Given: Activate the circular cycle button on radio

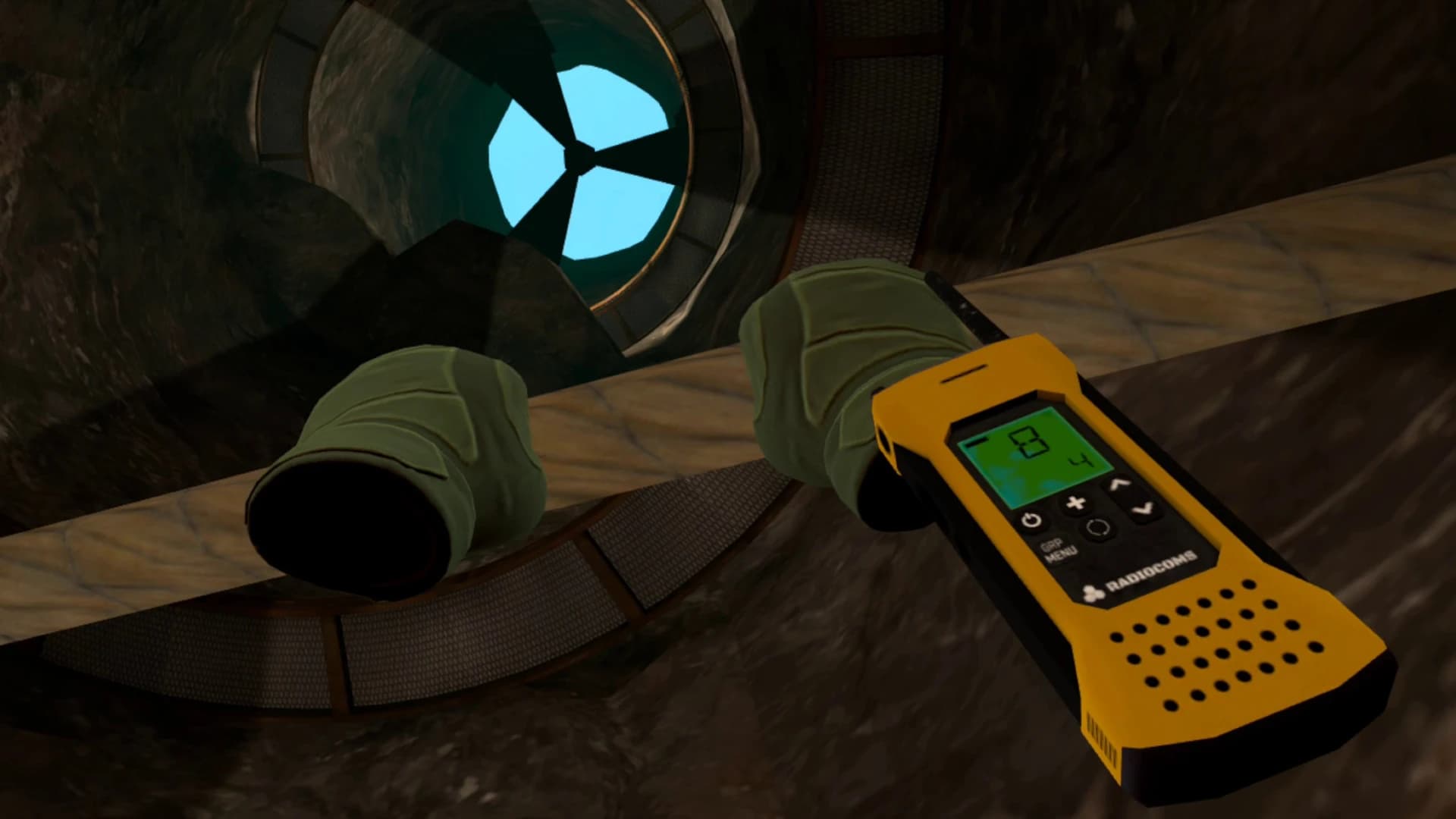Looking at the screenshot, I should (x=1098, y=528).
